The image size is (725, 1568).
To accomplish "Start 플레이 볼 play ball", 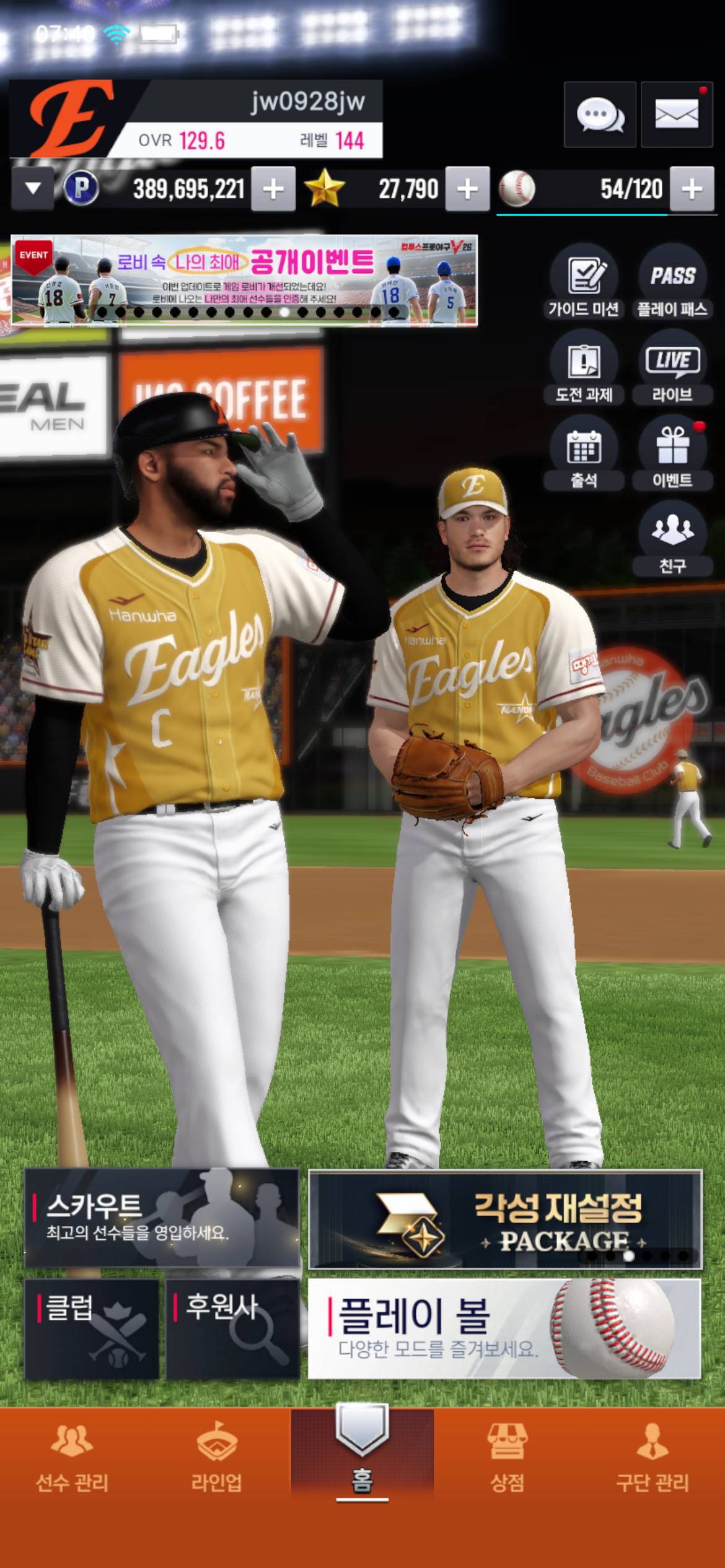I will pos(504,1329).
